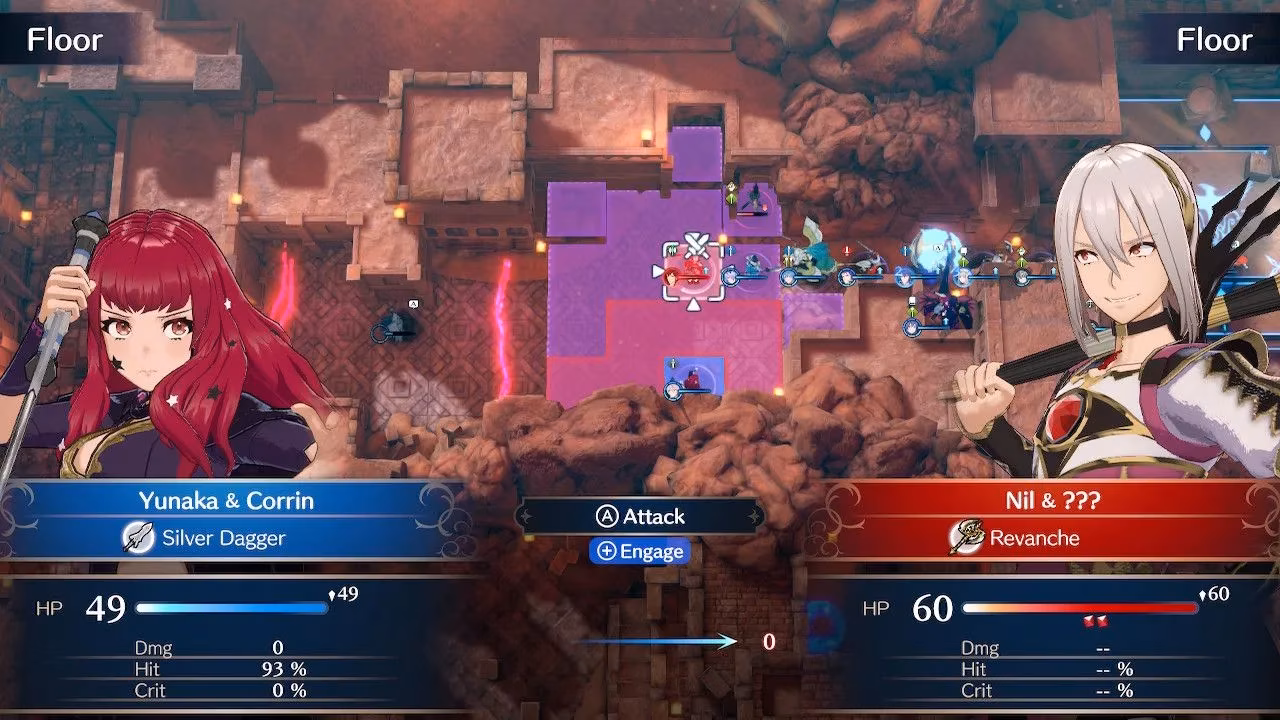This screenshot has width=1280, height=720.
Task: Click Yunaka's circular portrait on her map HP bar
Action: coord(671,388)
